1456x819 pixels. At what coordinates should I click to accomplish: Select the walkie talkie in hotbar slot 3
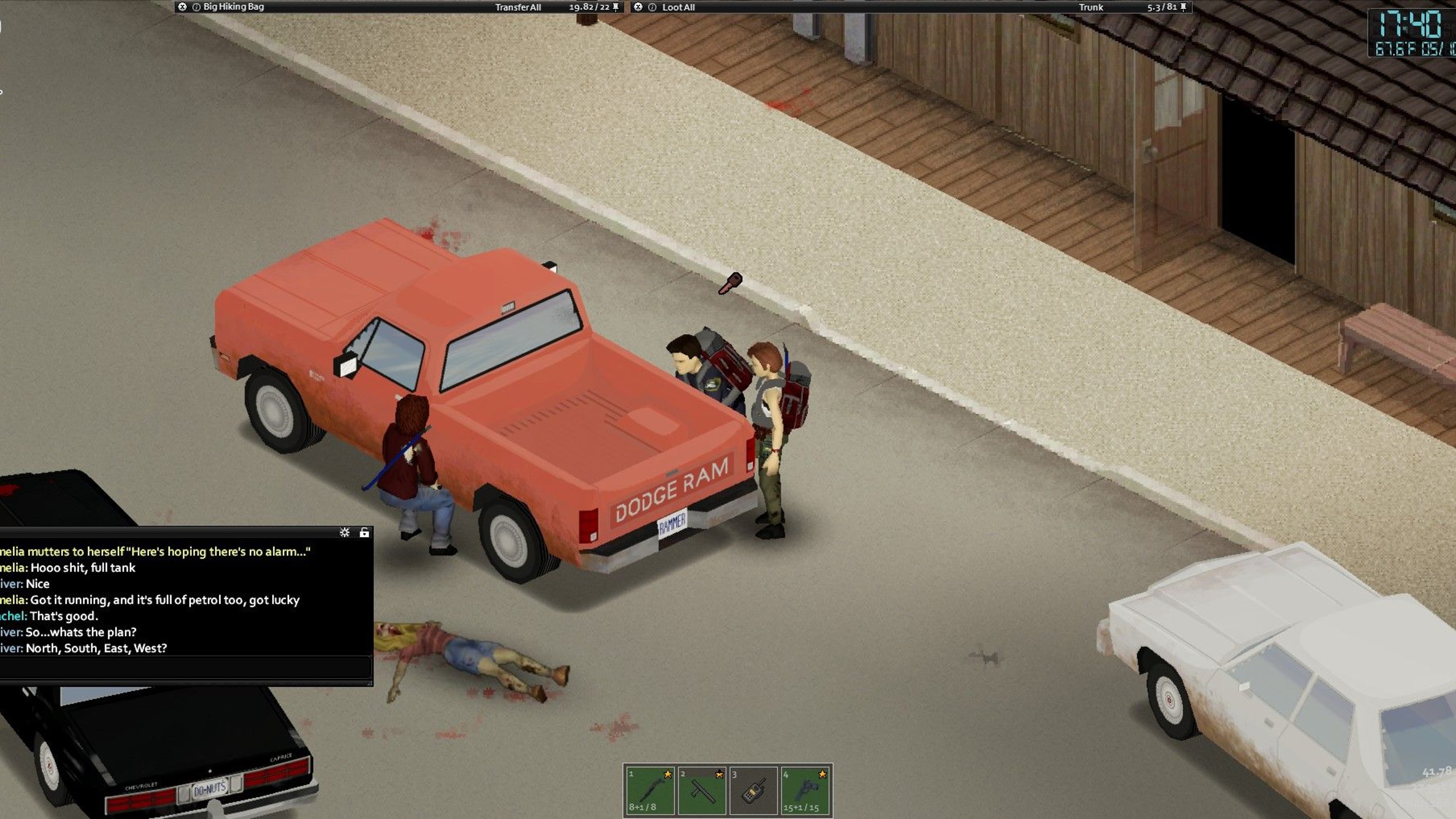coord(753,790)
